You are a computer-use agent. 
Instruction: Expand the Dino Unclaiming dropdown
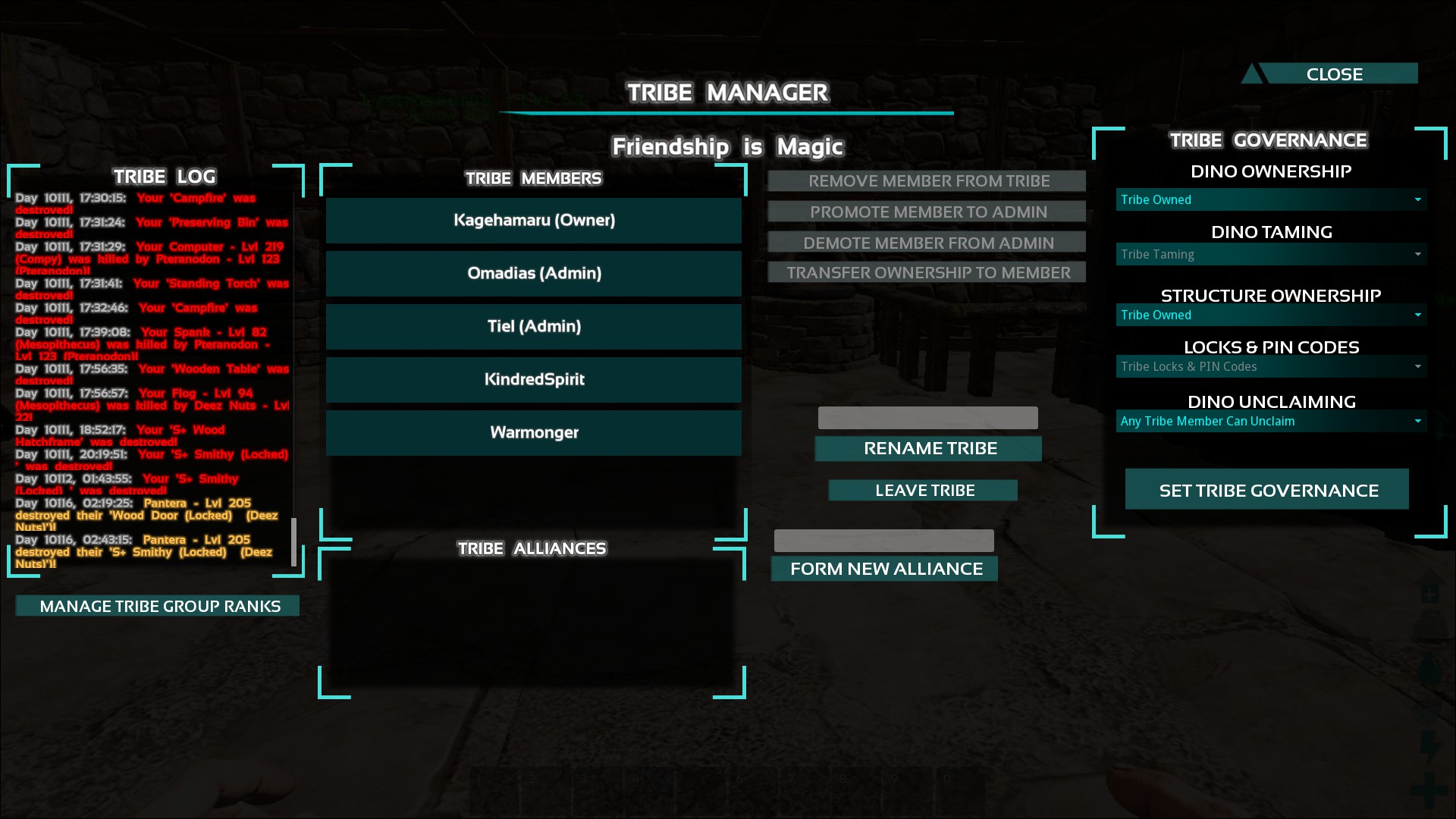1271,422
